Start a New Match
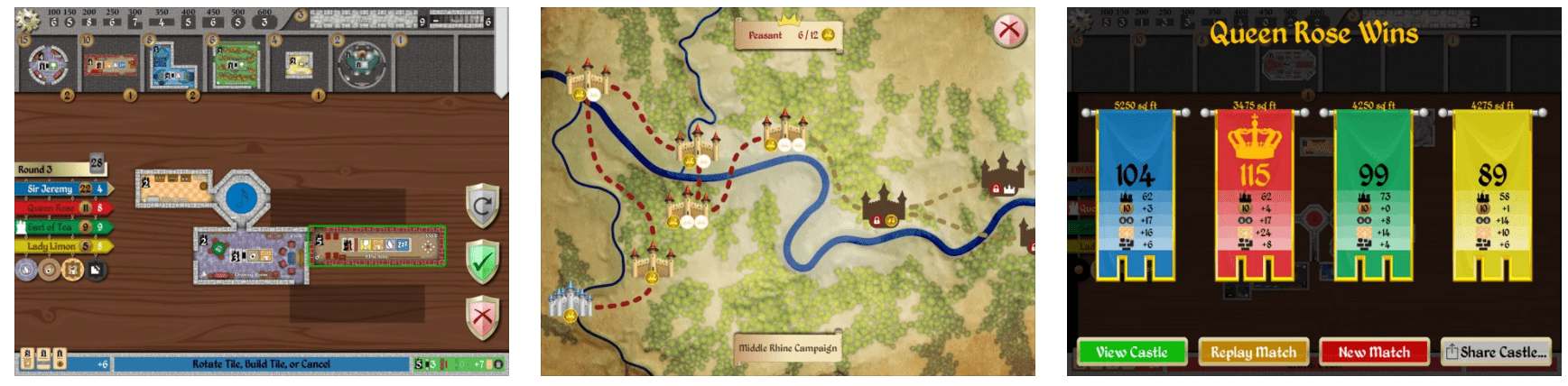The image size is (1568, 386). coord(1373,353)
